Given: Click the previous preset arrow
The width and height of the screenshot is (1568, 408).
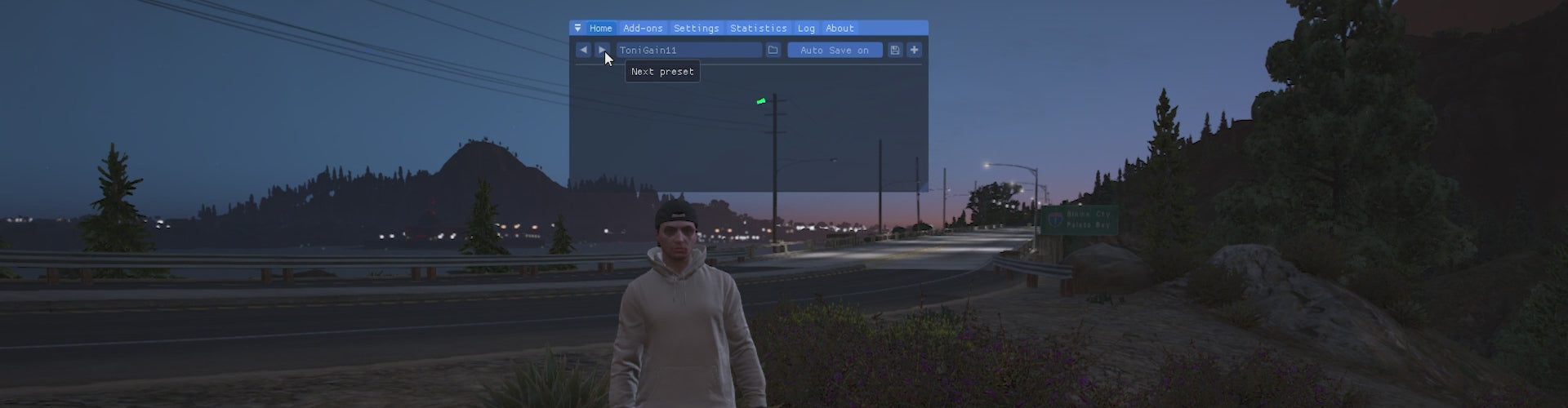Looking at the screenshot, I should (583, 51).
